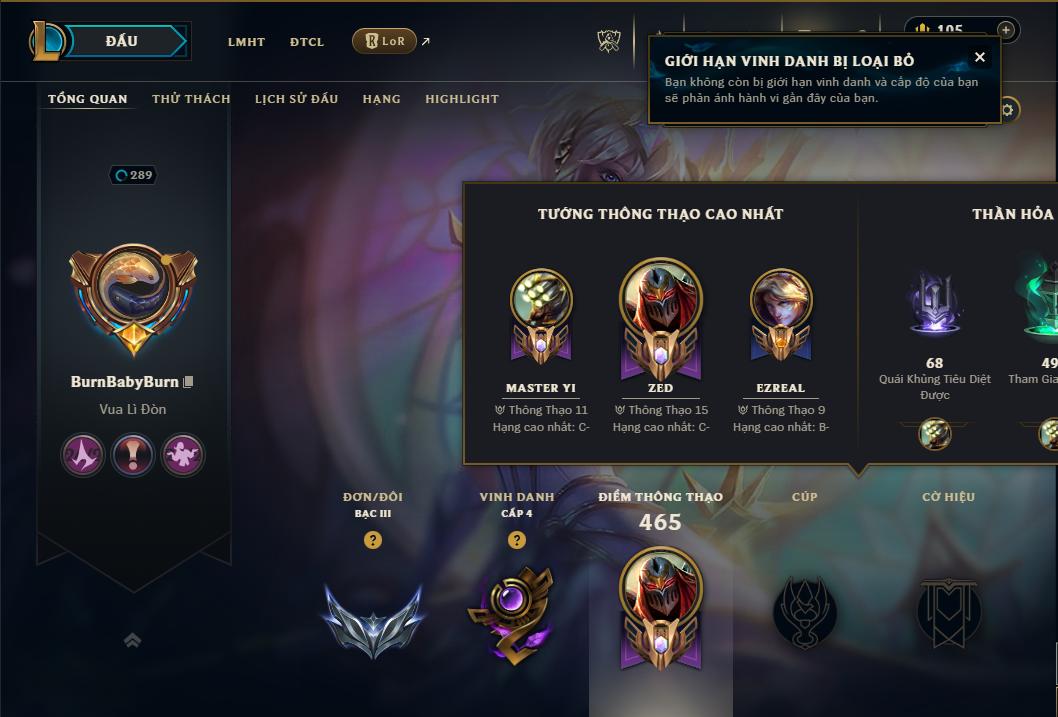Switch to the Thử Thách tab
1058x717 pixels.
coord(191,99)
